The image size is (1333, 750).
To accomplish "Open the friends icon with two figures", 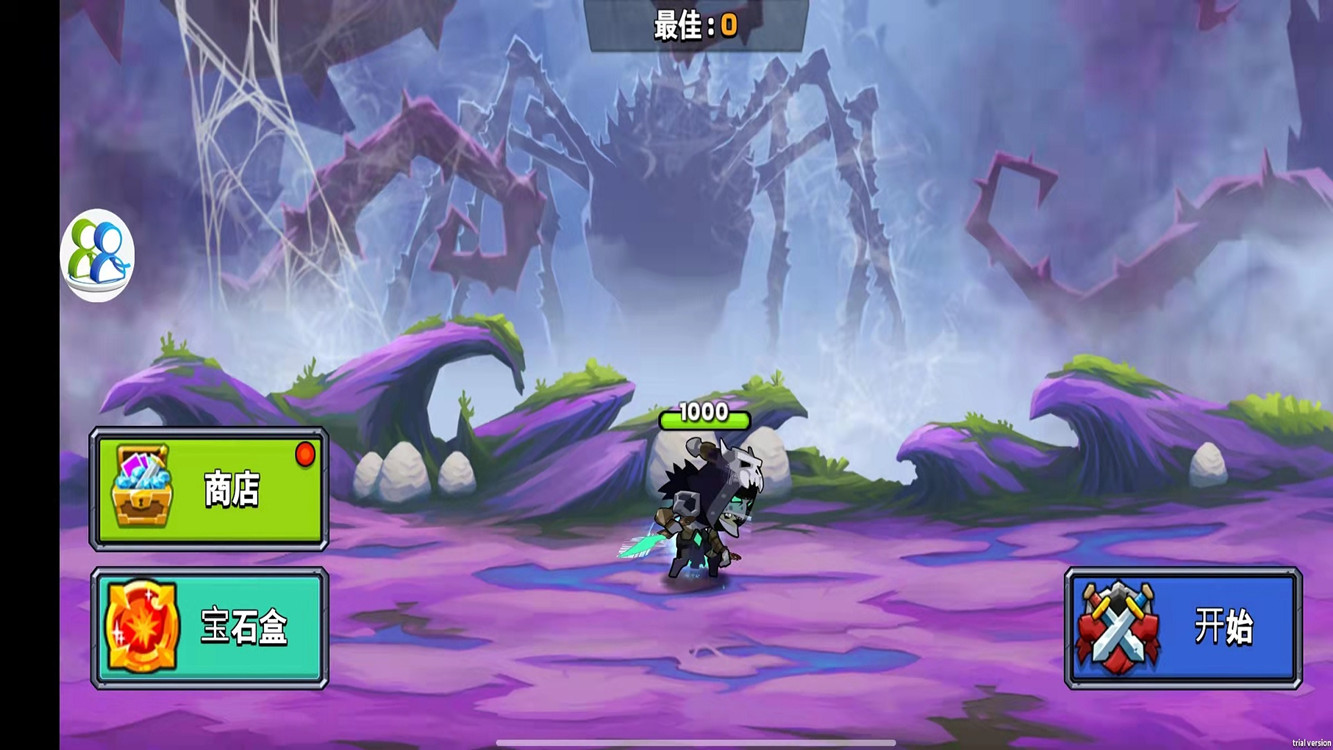I will click(97, 254).
